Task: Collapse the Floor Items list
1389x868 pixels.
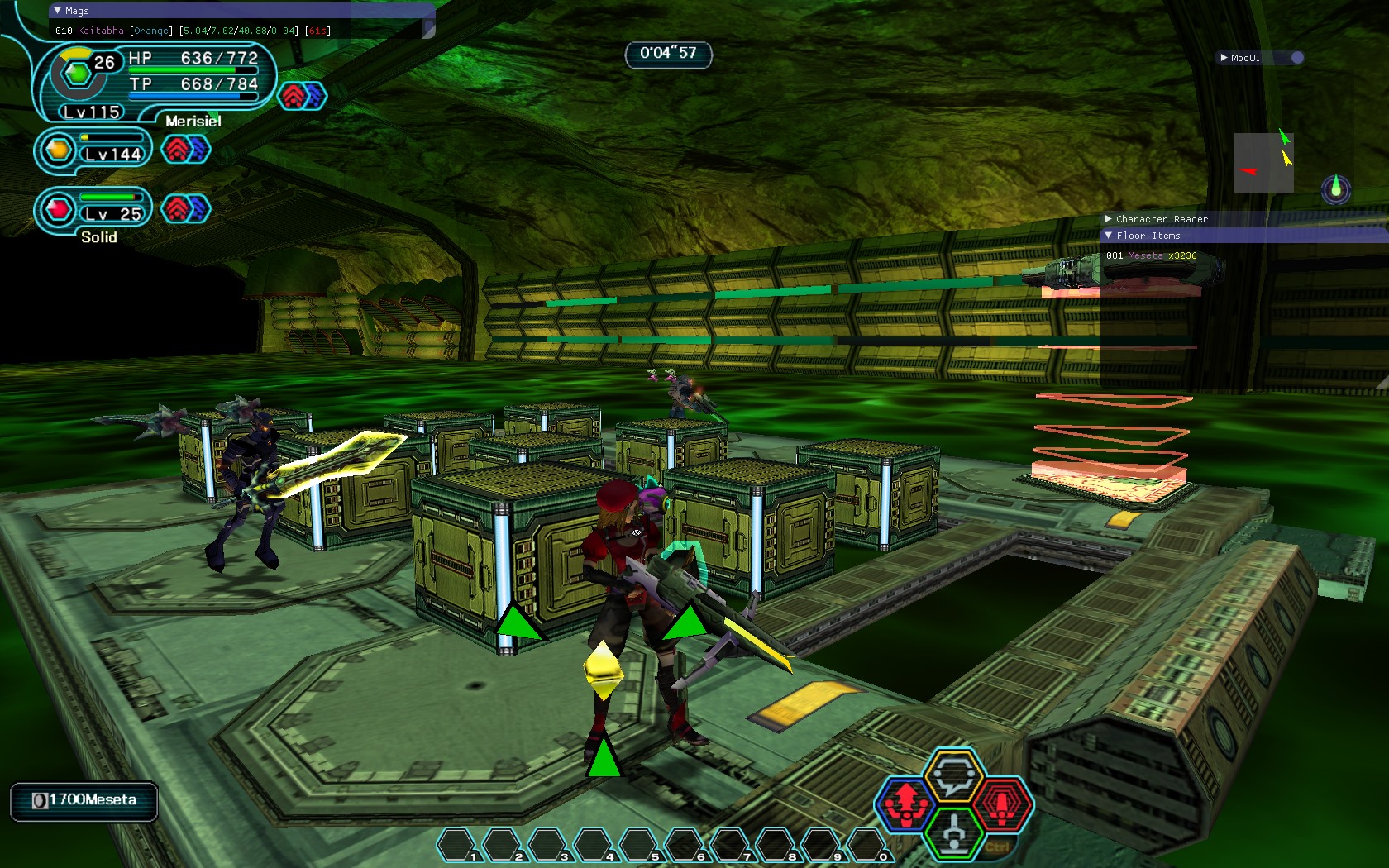Action: (x=1109, y=236)
